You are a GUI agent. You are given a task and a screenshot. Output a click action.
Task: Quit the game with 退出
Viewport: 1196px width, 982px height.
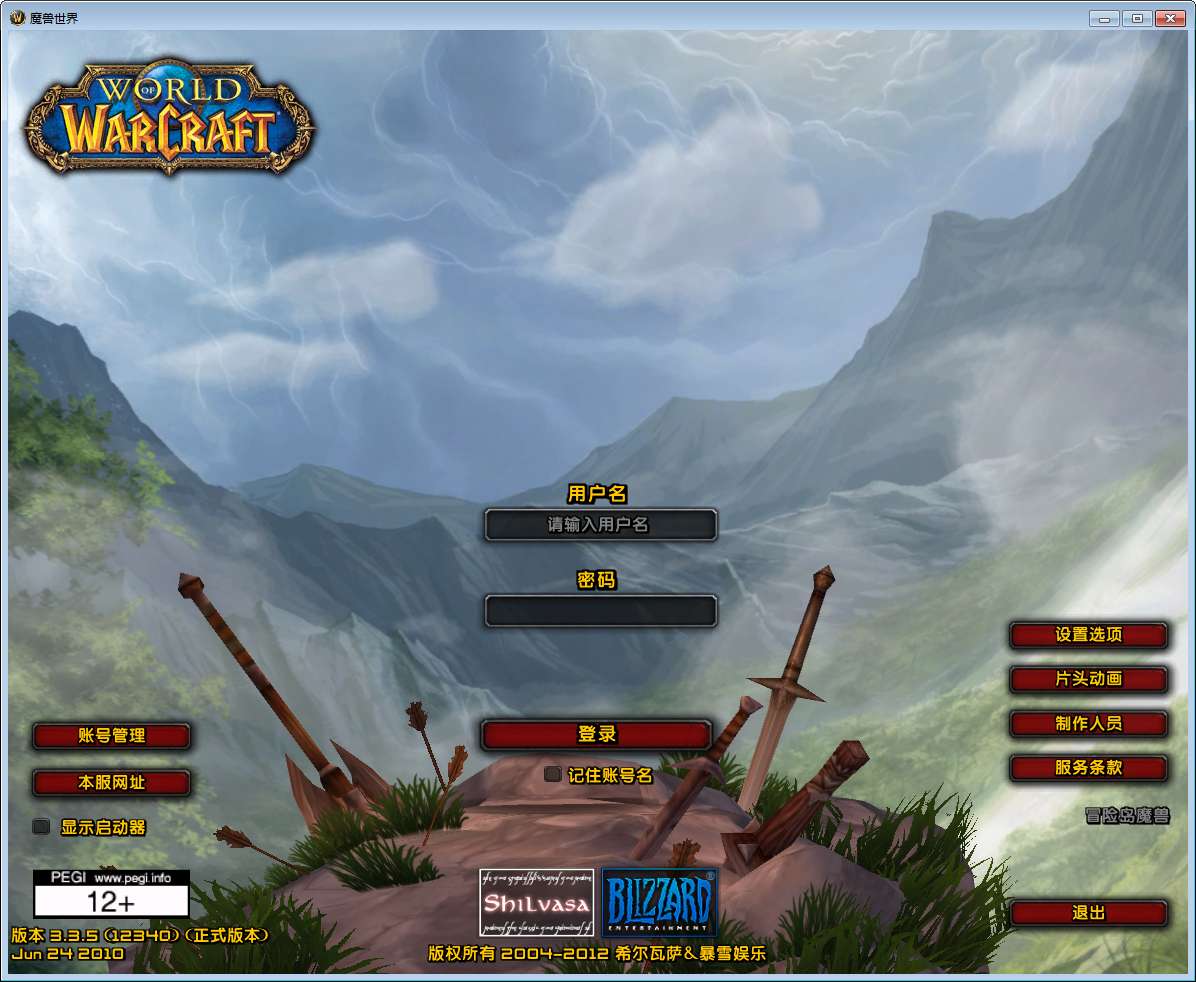tap(1088, 913)
